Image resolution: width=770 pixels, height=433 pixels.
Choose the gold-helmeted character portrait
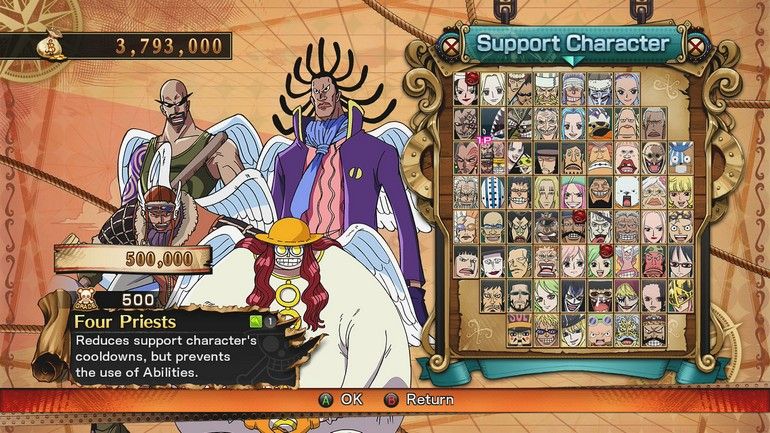680,296
